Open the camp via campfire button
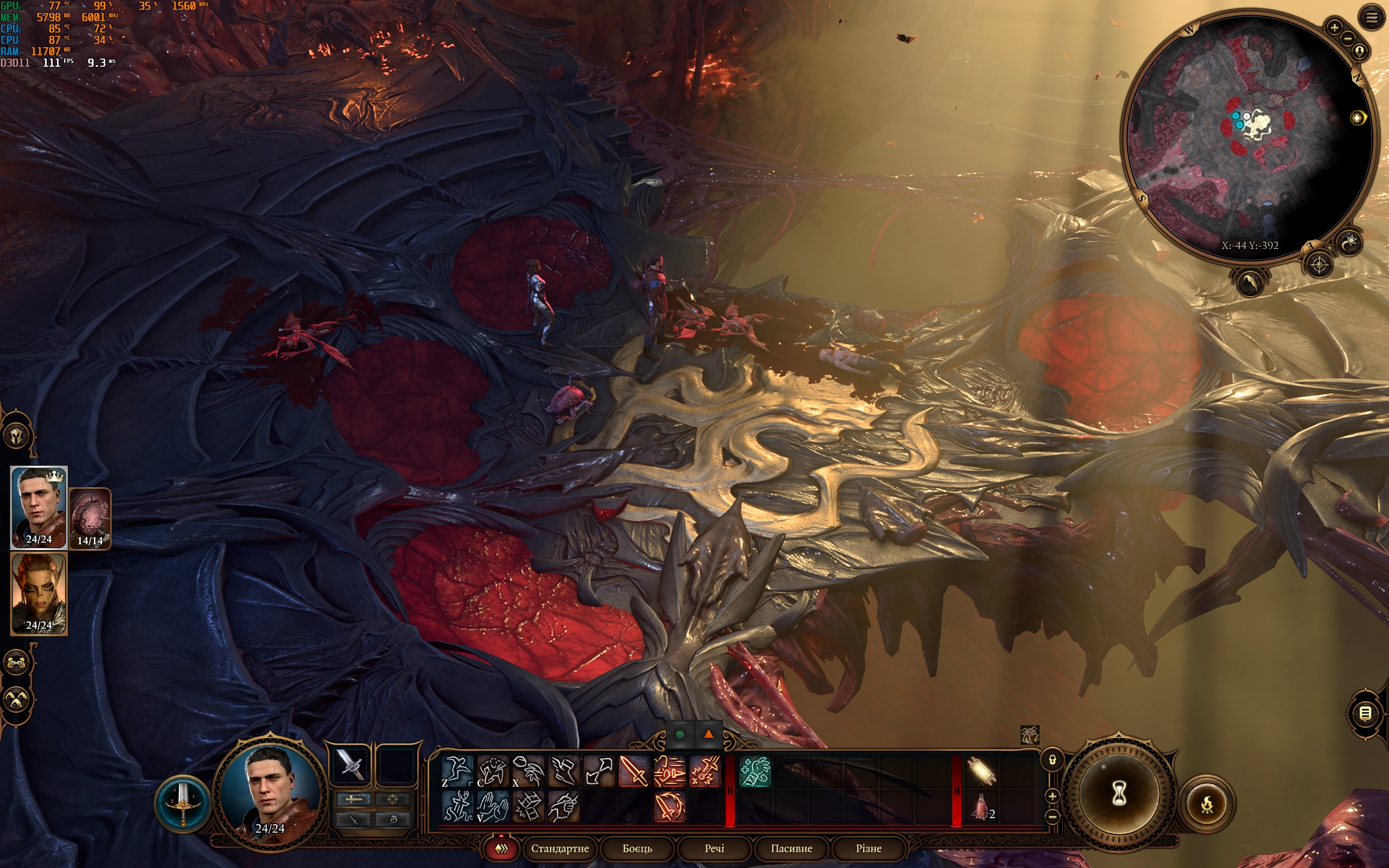 [x=1207, y=803]
